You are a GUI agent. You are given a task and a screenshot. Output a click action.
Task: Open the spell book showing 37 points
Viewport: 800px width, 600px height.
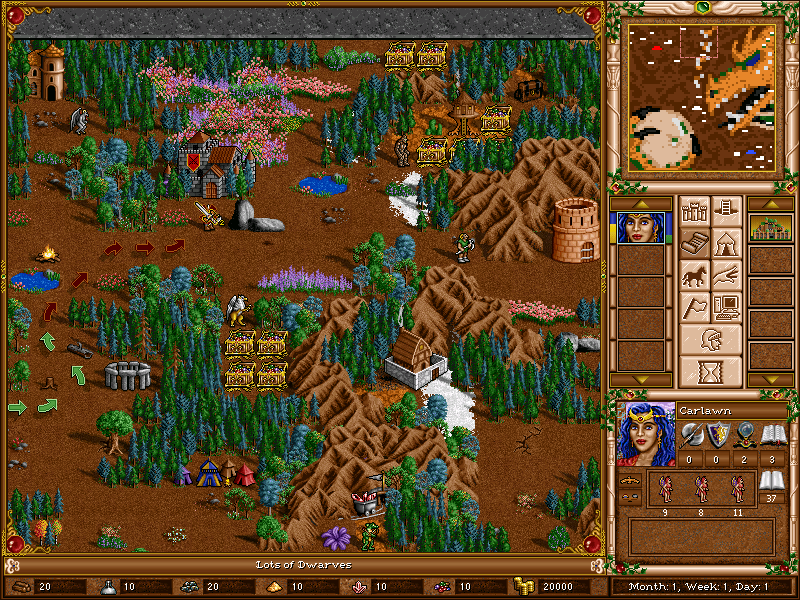point(770,482)
